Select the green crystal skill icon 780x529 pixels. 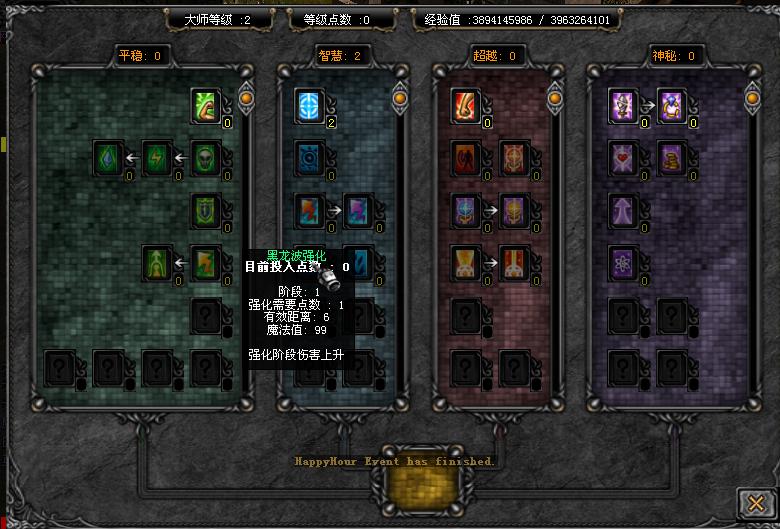[108, 157]
